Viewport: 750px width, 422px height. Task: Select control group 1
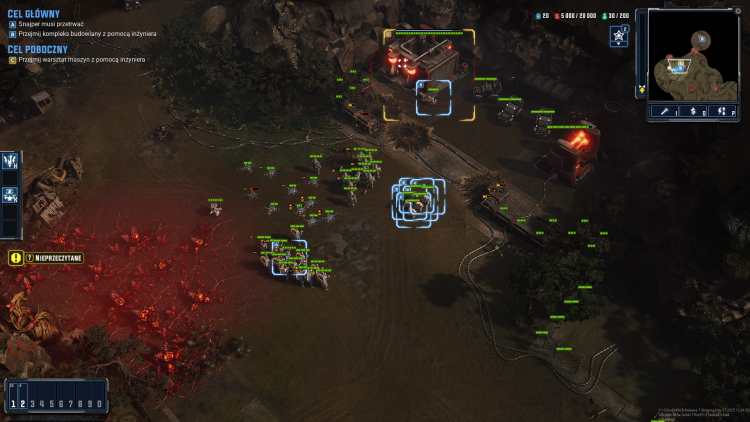tap(13, 403)
